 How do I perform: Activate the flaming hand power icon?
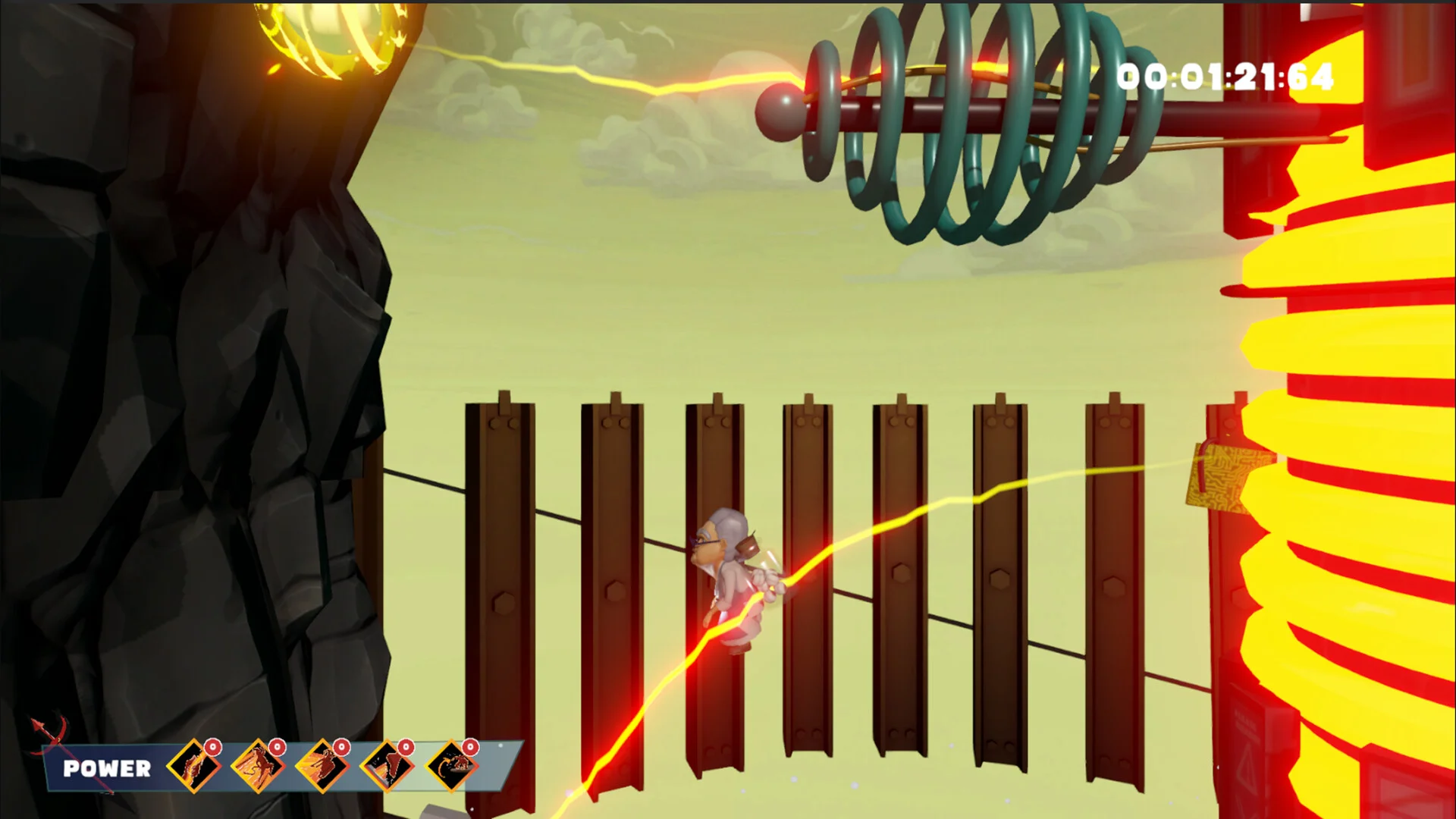coord(193,766)
